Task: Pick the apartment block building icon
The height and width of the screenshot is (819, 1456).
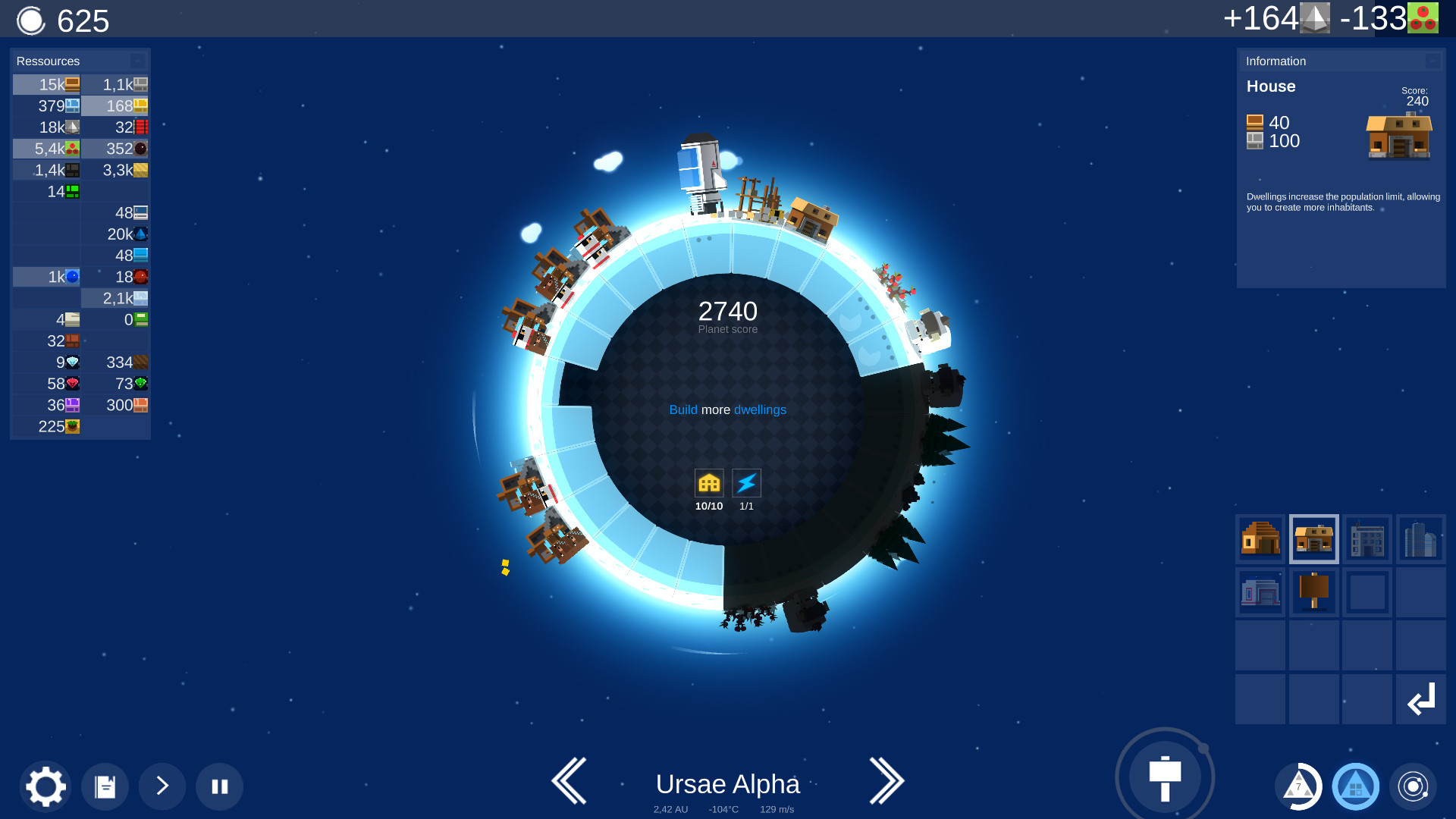Action: [x=1367, y=539]
